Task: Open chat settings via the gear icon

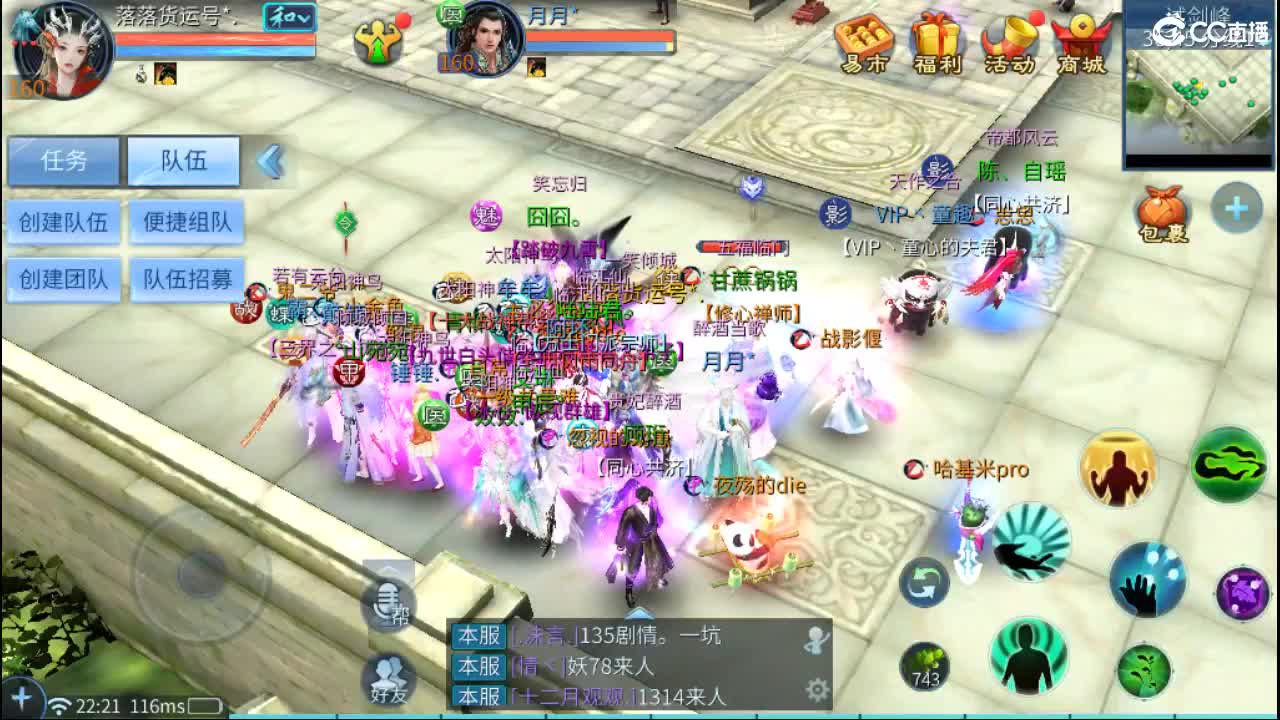Action: click(818, 688)
